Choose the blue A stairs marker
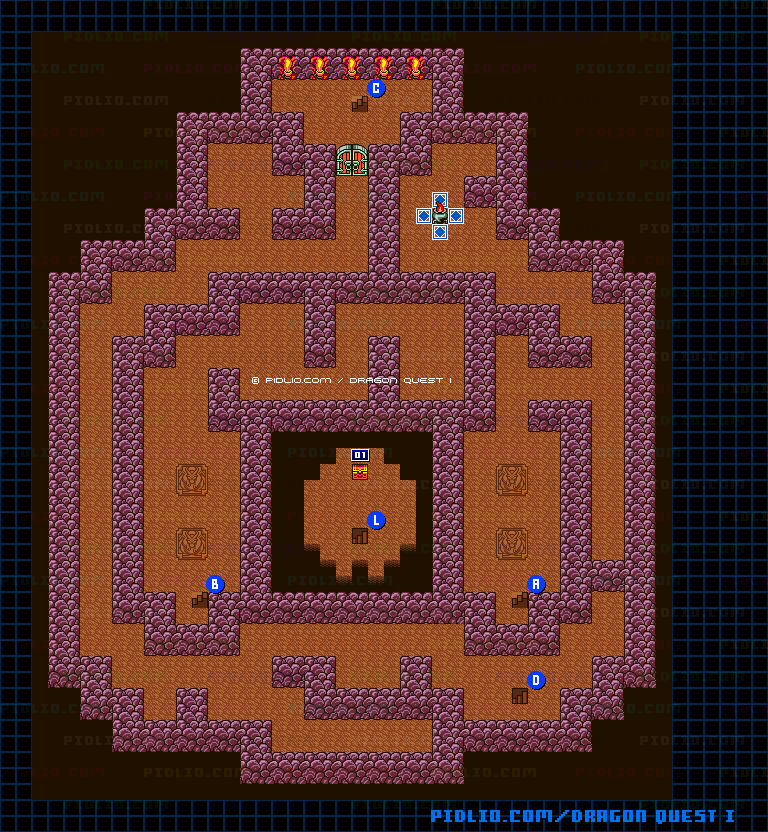 [x=536, y=584]
